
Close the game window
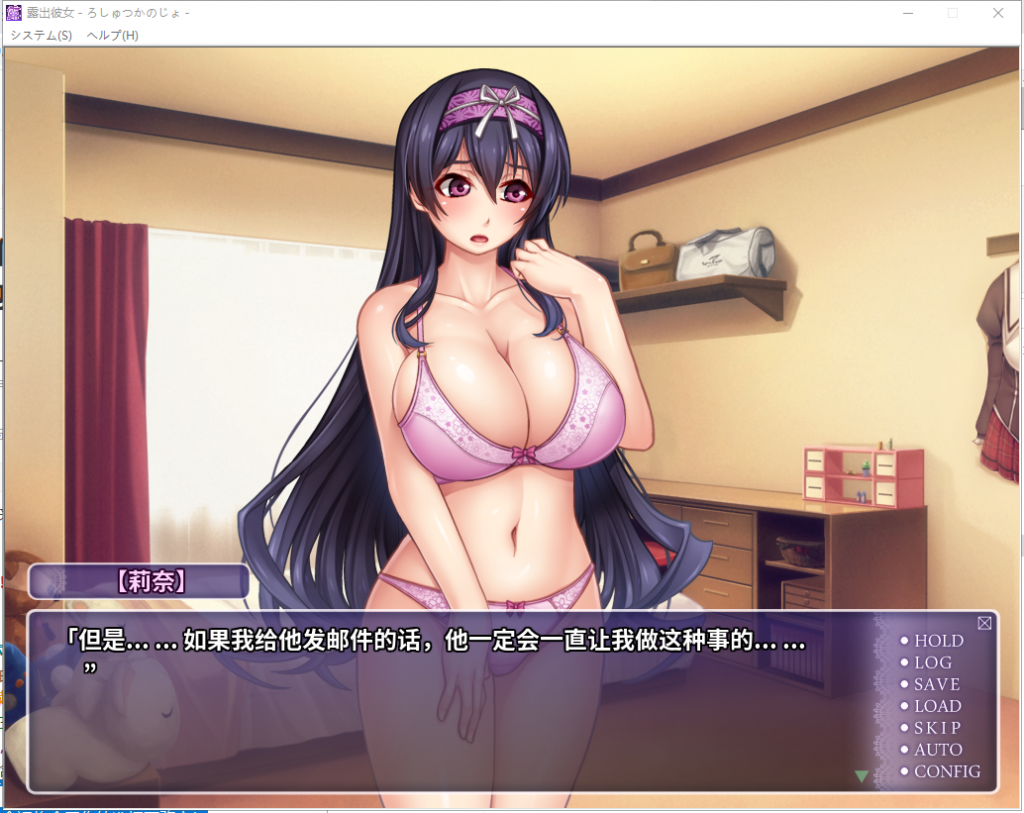click(998, 13)
